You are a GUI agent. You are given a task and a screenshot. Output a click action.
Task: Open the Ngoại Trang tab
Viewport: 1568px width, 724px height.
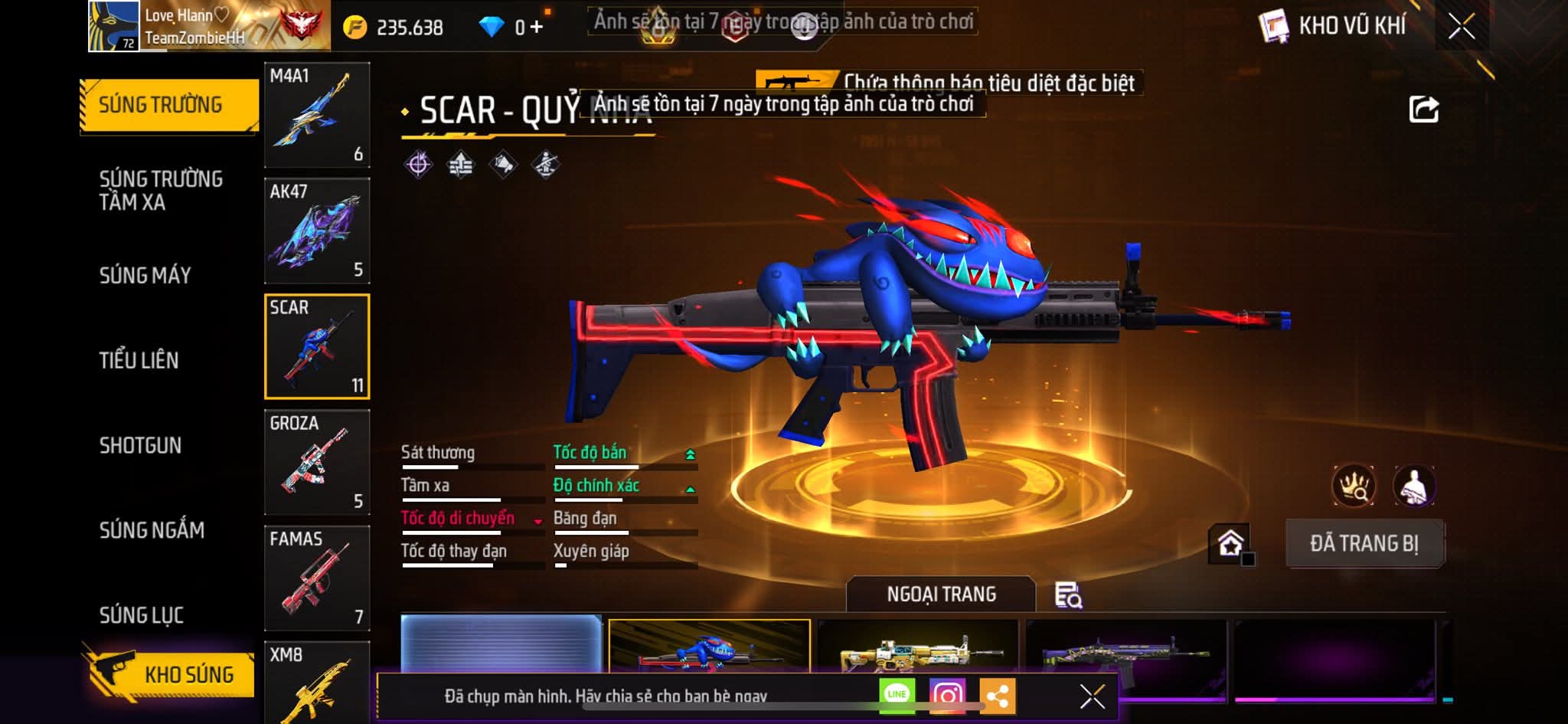click(x=941, y=595)
